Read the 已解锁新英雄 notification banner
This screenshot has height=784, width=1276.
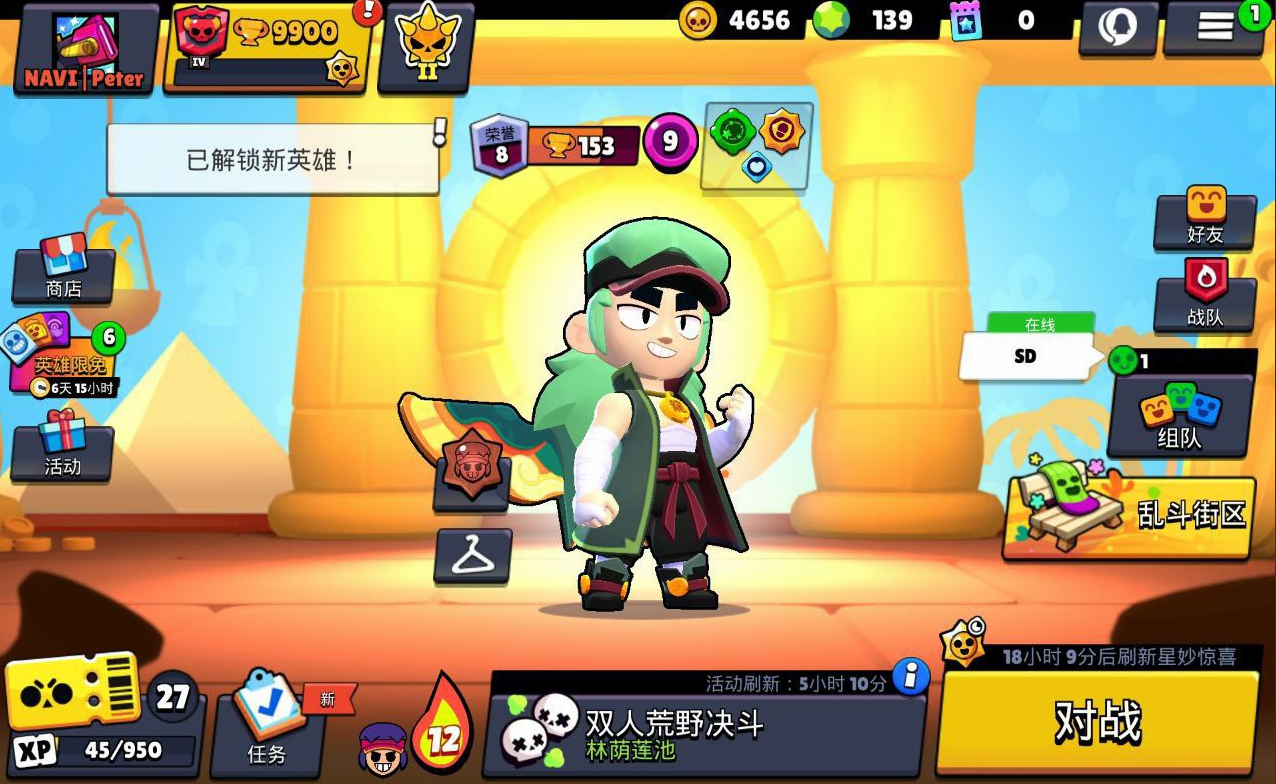click(x=272, y=160)
